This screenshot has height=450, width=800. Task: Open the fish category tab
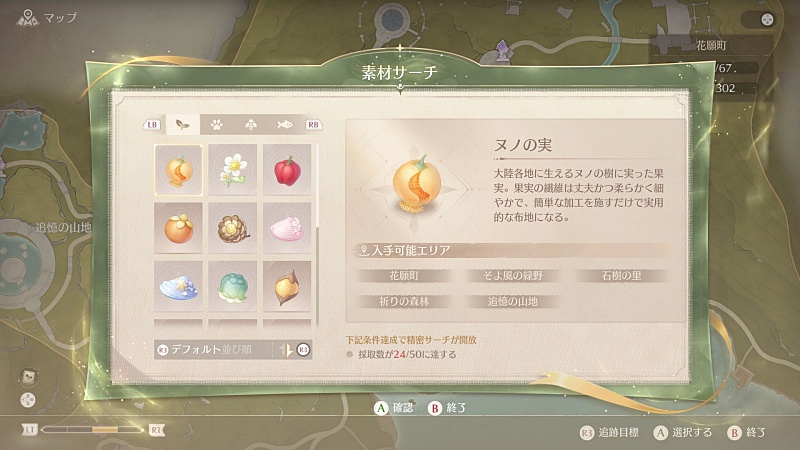pos(283,125)
